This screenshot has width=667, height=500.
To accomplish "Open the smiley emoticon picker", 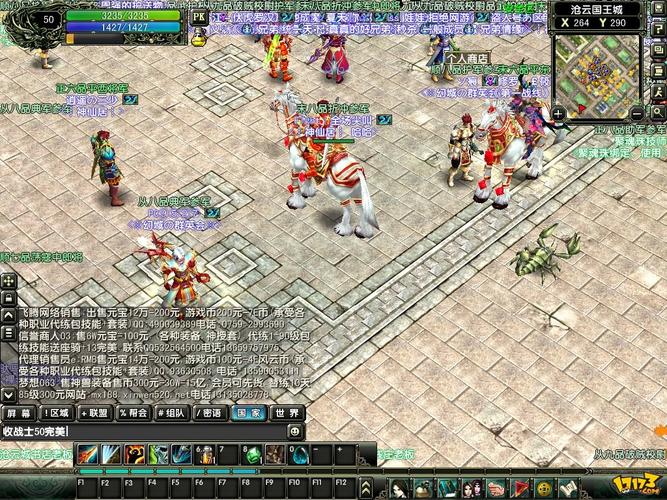I will pos(295,431).
